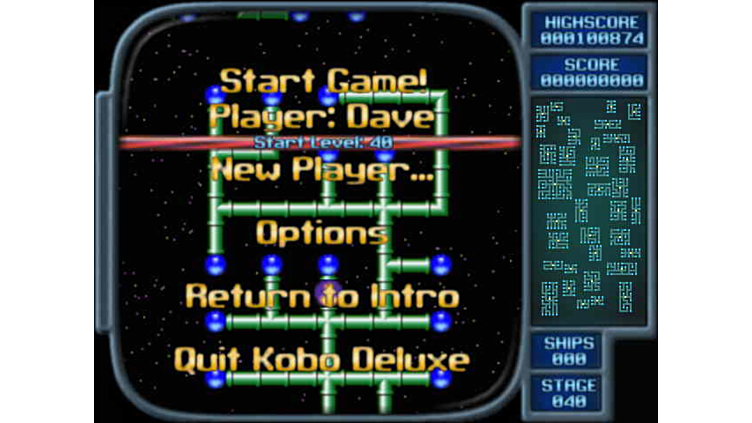Viewport: 752px width, 423px height.
Task: Open the Options menu
Action: [322, 233]
